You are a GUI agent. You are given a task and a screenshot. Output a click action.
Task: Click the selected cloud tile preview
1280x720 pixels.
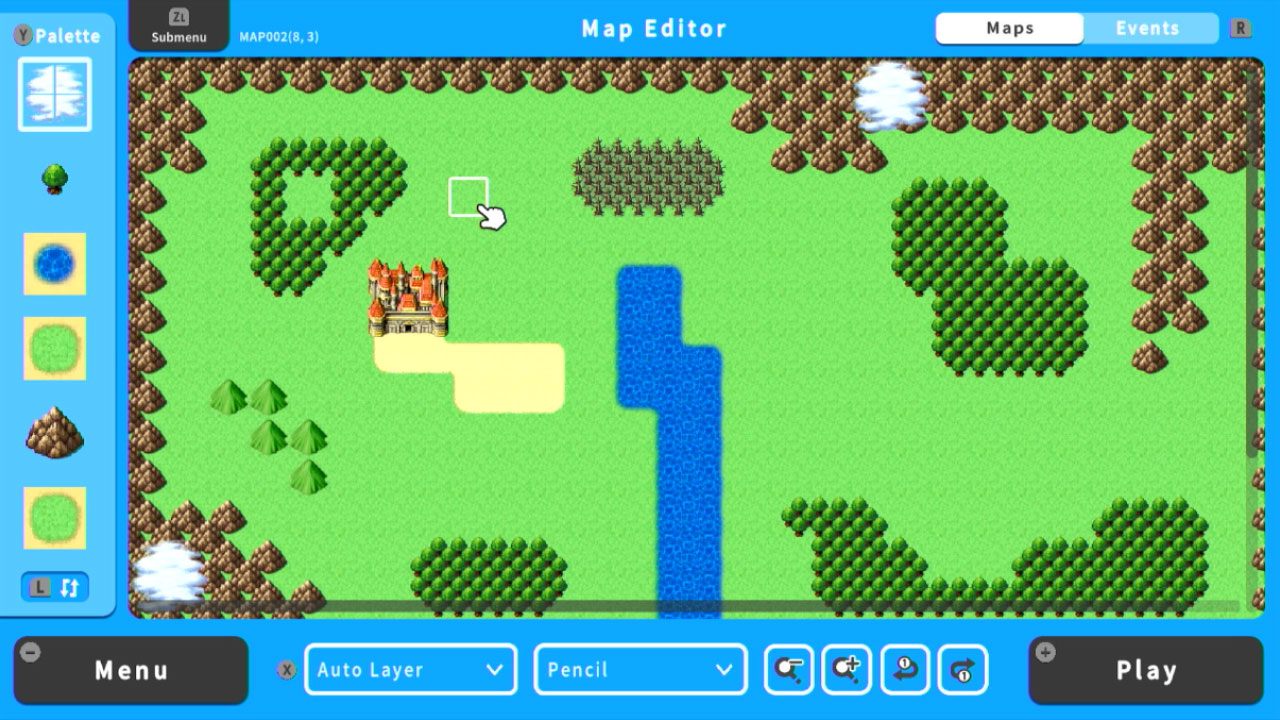[x=55, y=93]
